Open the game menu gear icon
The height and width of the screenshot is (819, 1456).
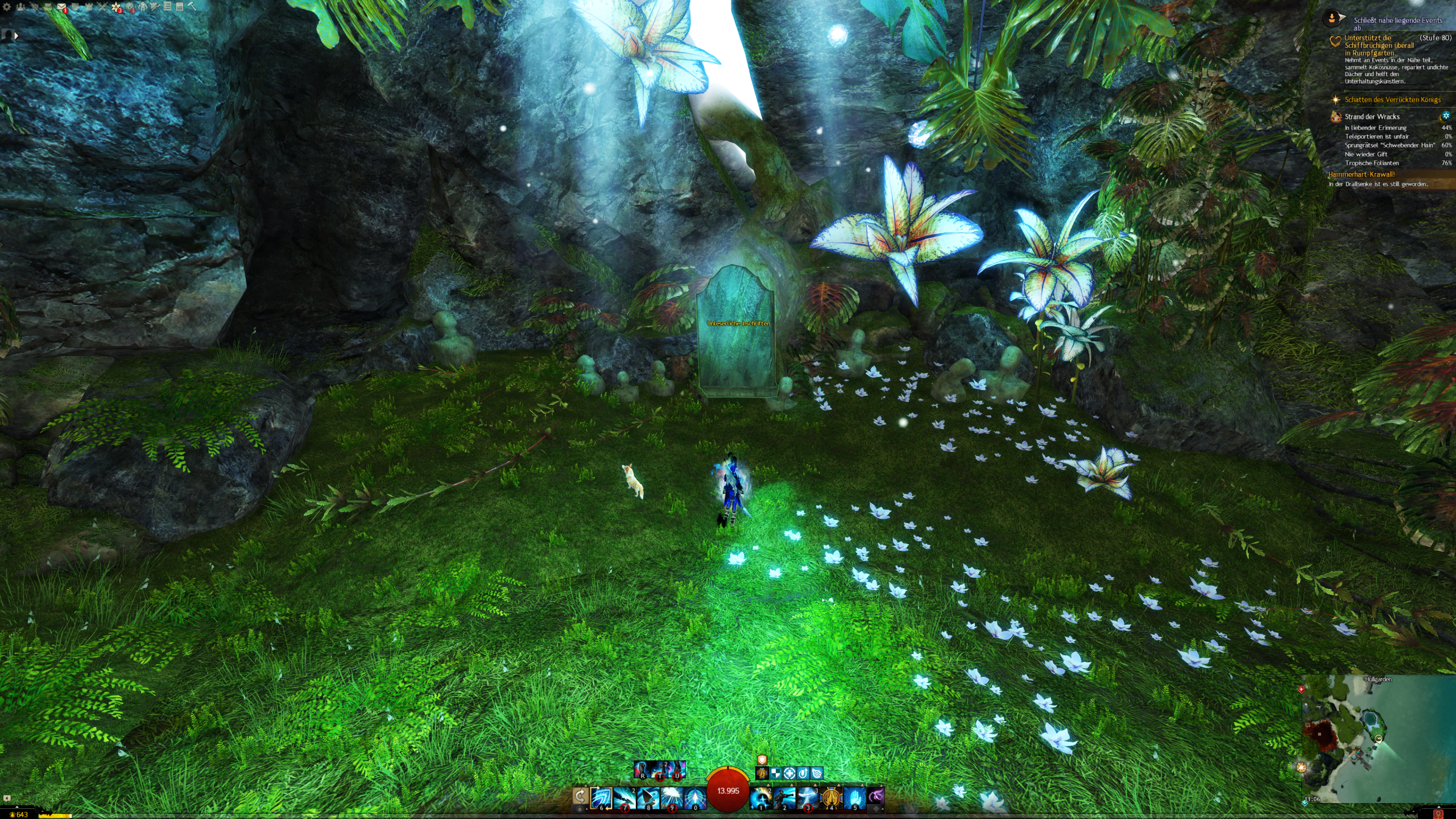[x=7, y=7]
